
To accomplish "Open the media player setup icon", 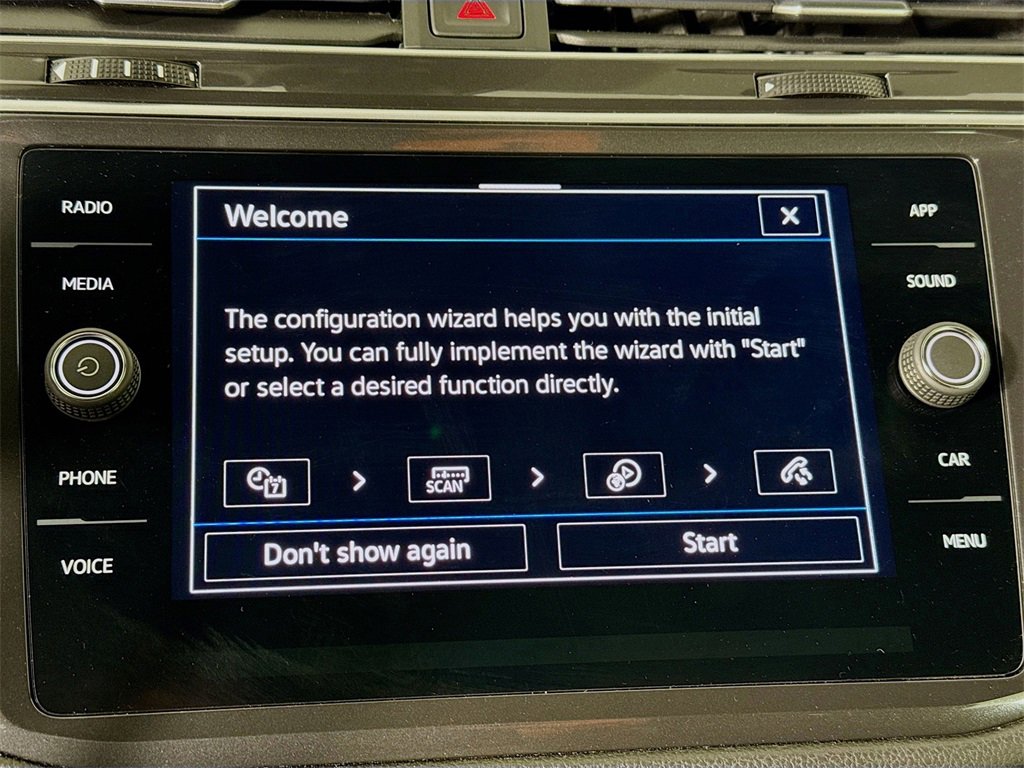I will (624, 475).
